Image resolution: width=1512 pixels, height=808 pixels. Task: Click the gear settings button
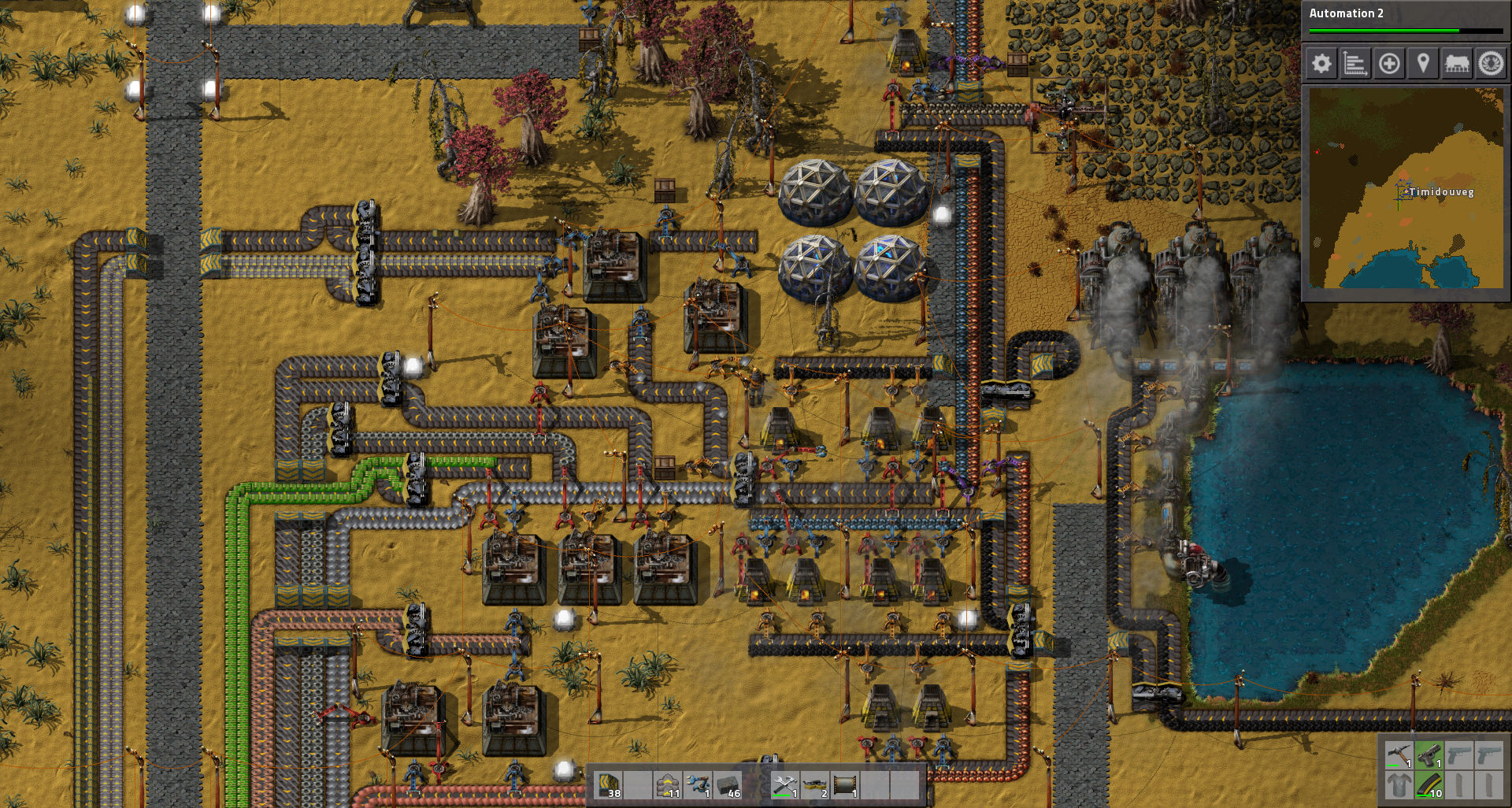pyautogui.click(x=1321, y=64)
